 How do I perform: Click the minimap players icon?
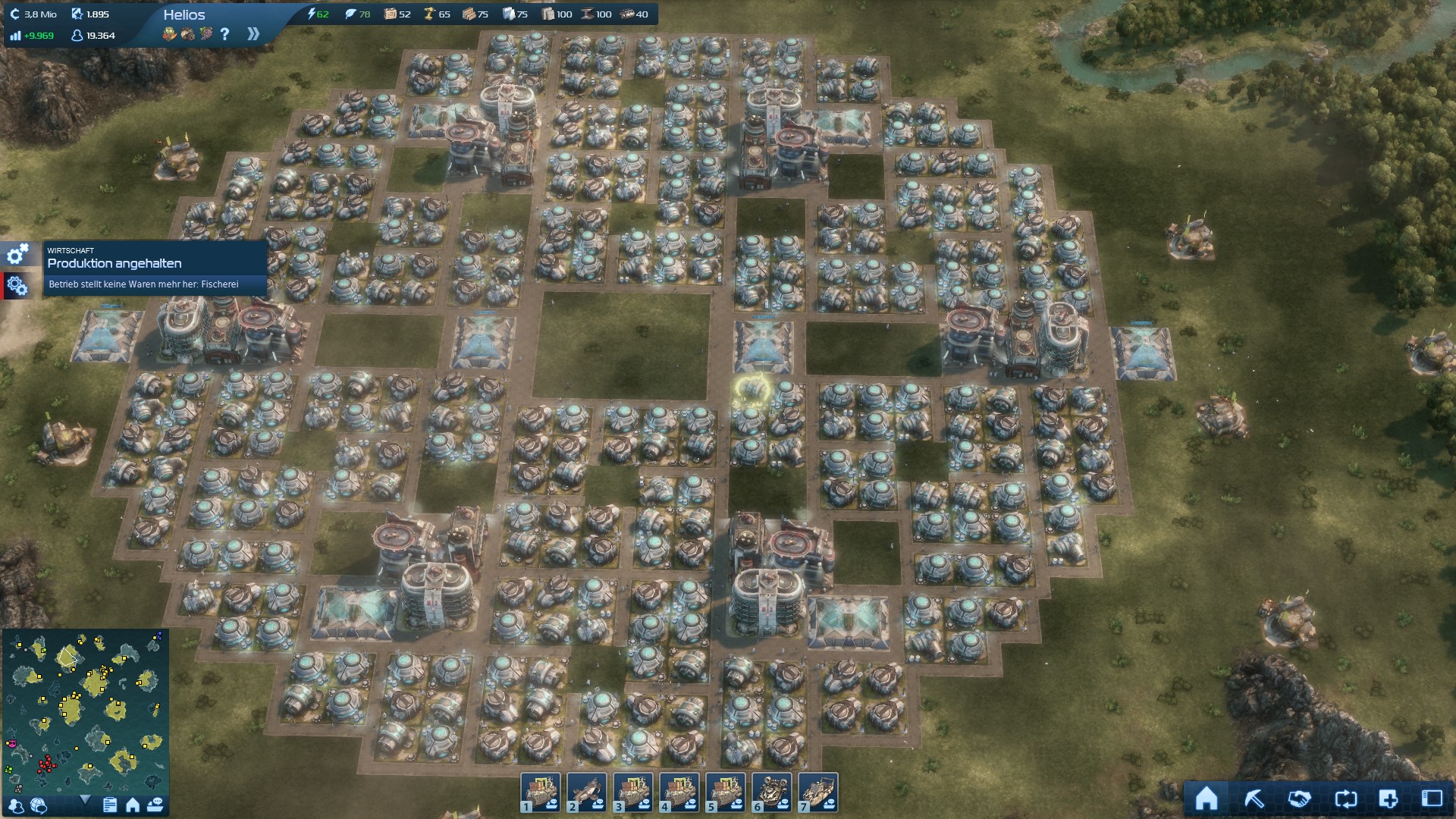pos(15,805)
